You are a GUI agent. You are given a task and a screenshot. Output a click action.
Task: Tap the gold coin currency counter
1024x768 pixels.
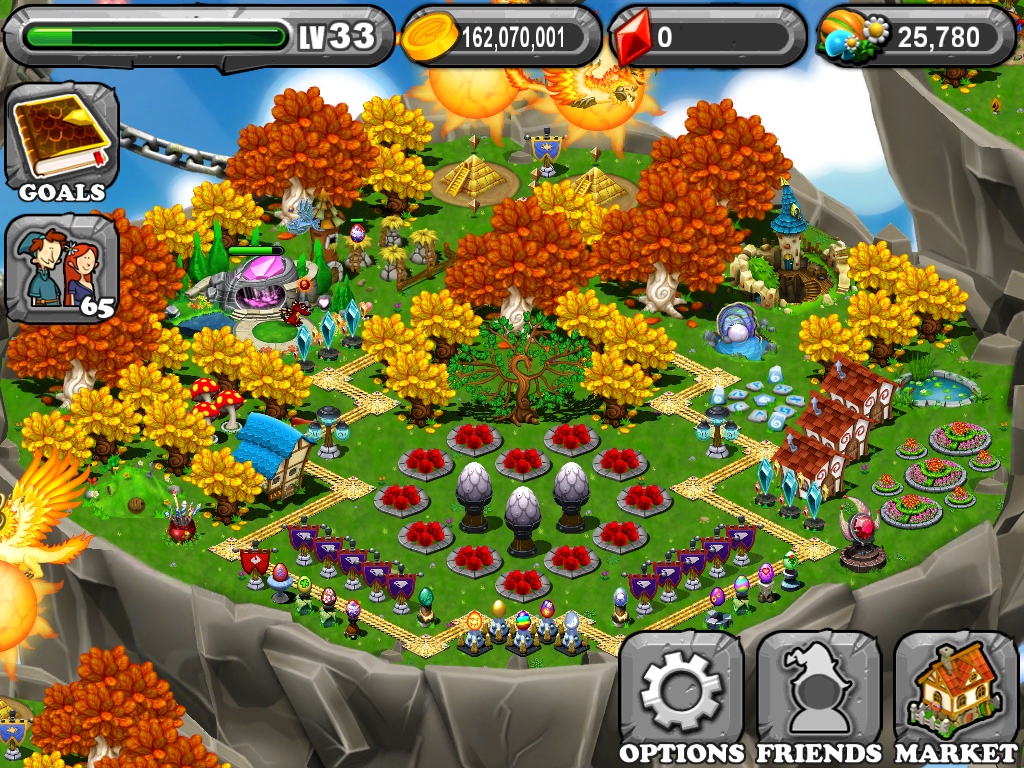point(500,37)
